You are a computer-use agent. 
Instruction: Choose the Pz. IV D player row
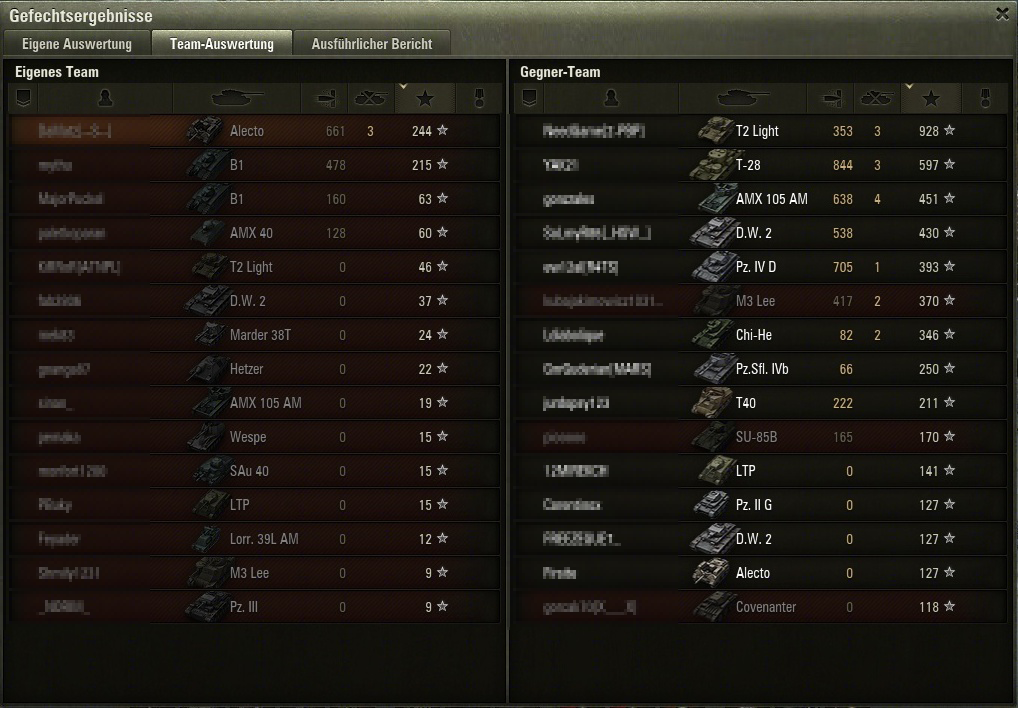pyautogui.click(x=760, y=267)
